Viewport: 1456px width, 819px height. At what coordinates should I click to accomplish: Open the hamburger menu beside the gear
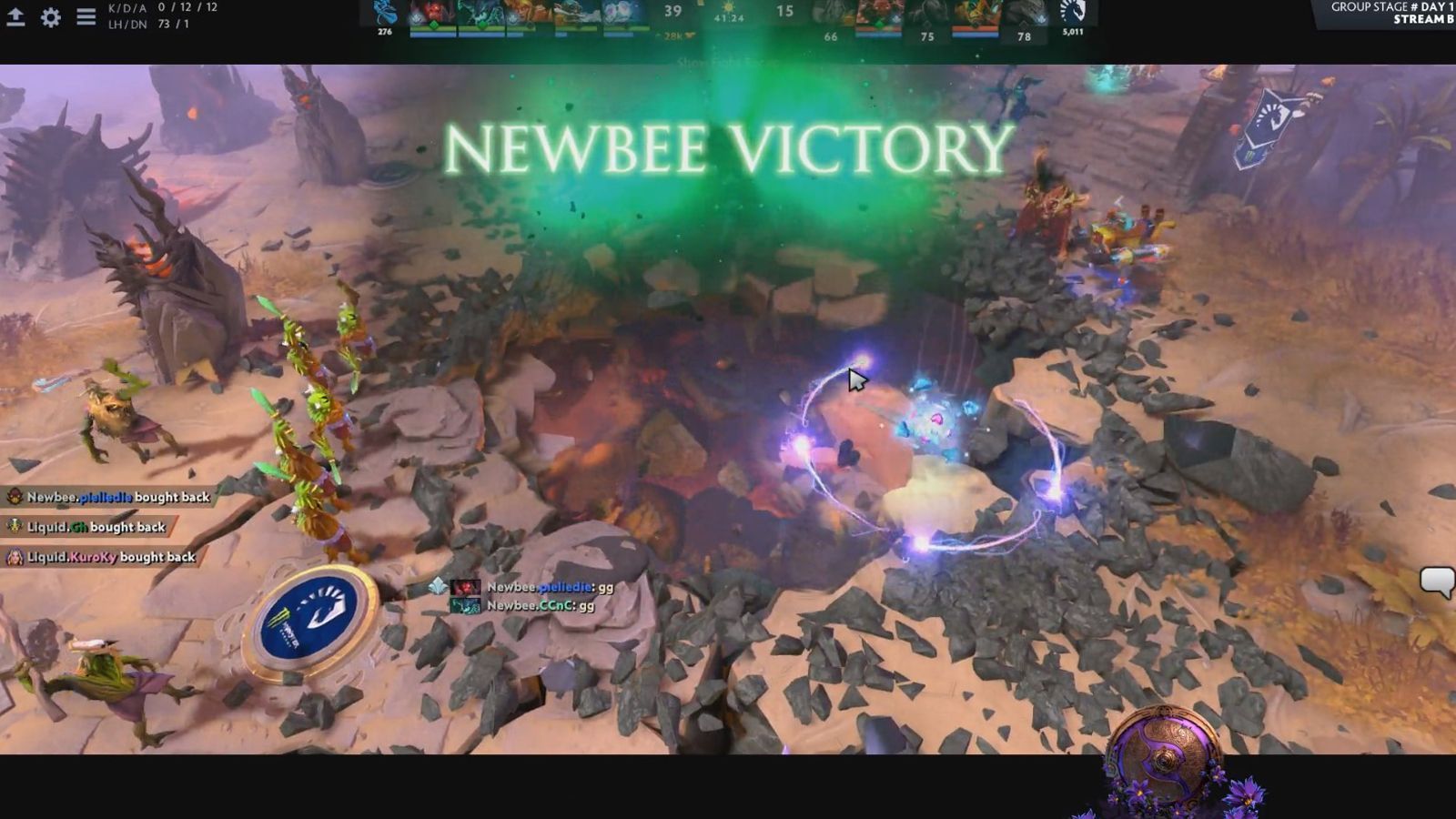tap(84, 16)
